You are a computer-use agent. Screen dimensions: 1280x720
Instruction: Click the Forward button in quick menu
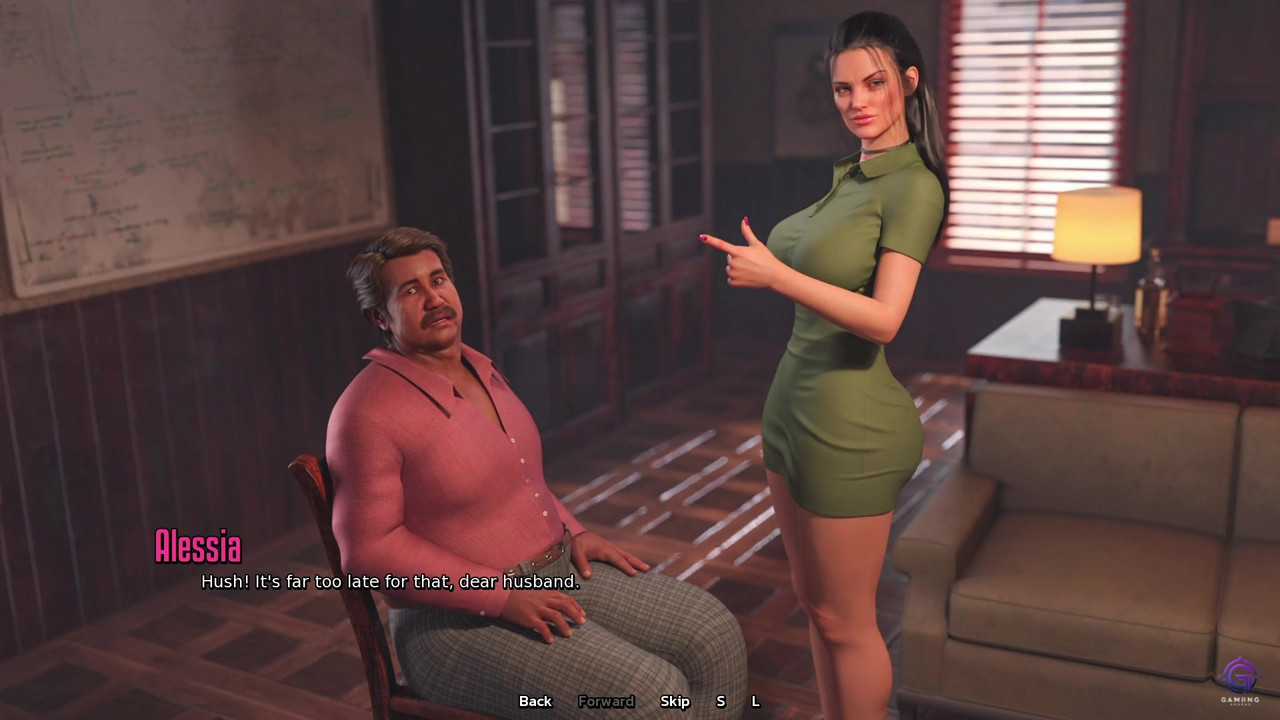606,701
